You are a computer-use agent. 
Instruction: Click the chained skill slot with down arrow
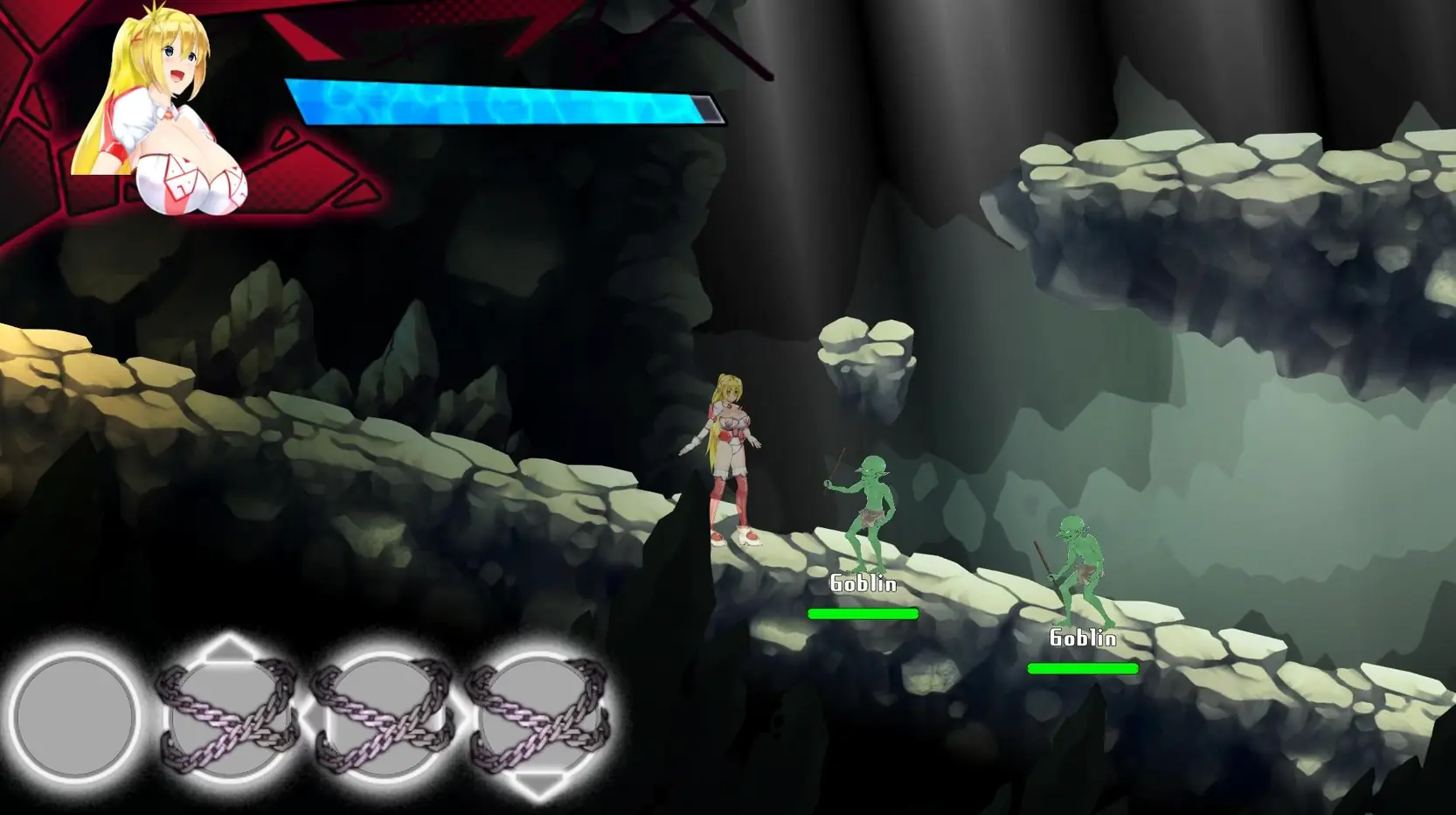click(538, 716)
